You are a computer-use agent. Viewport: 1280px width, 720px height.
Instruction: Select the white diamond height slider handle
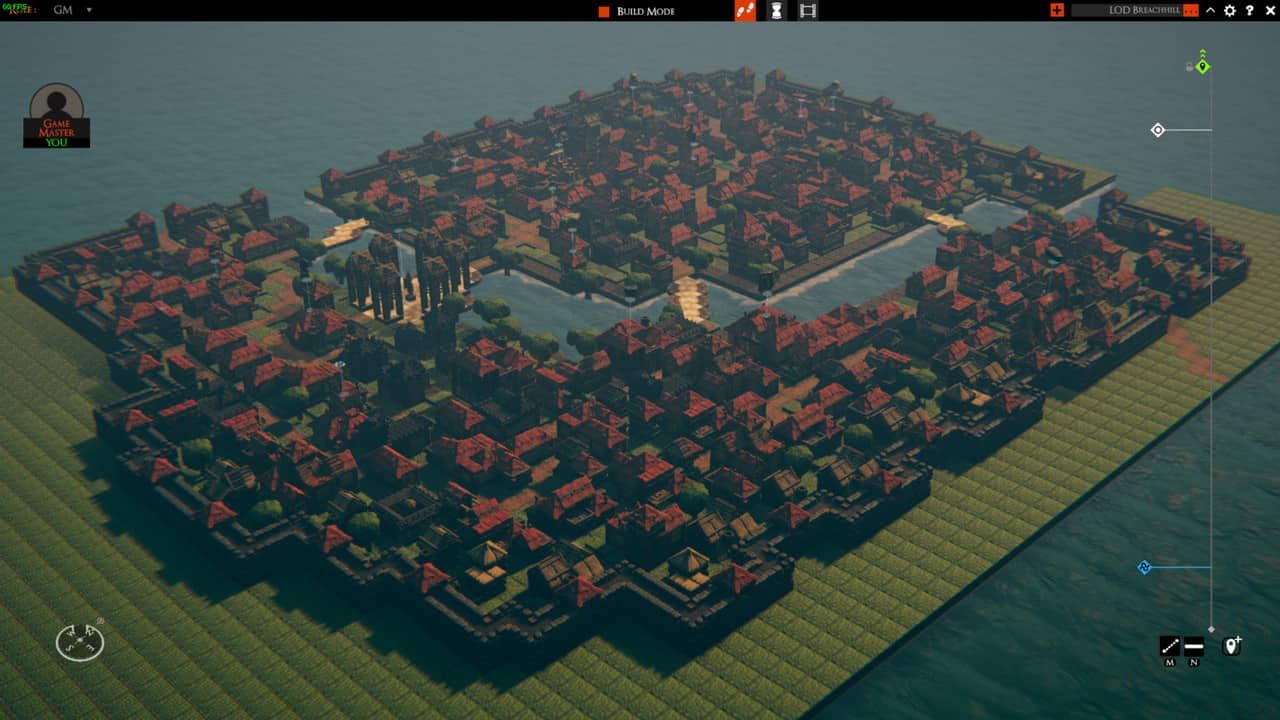point(1158,130)
